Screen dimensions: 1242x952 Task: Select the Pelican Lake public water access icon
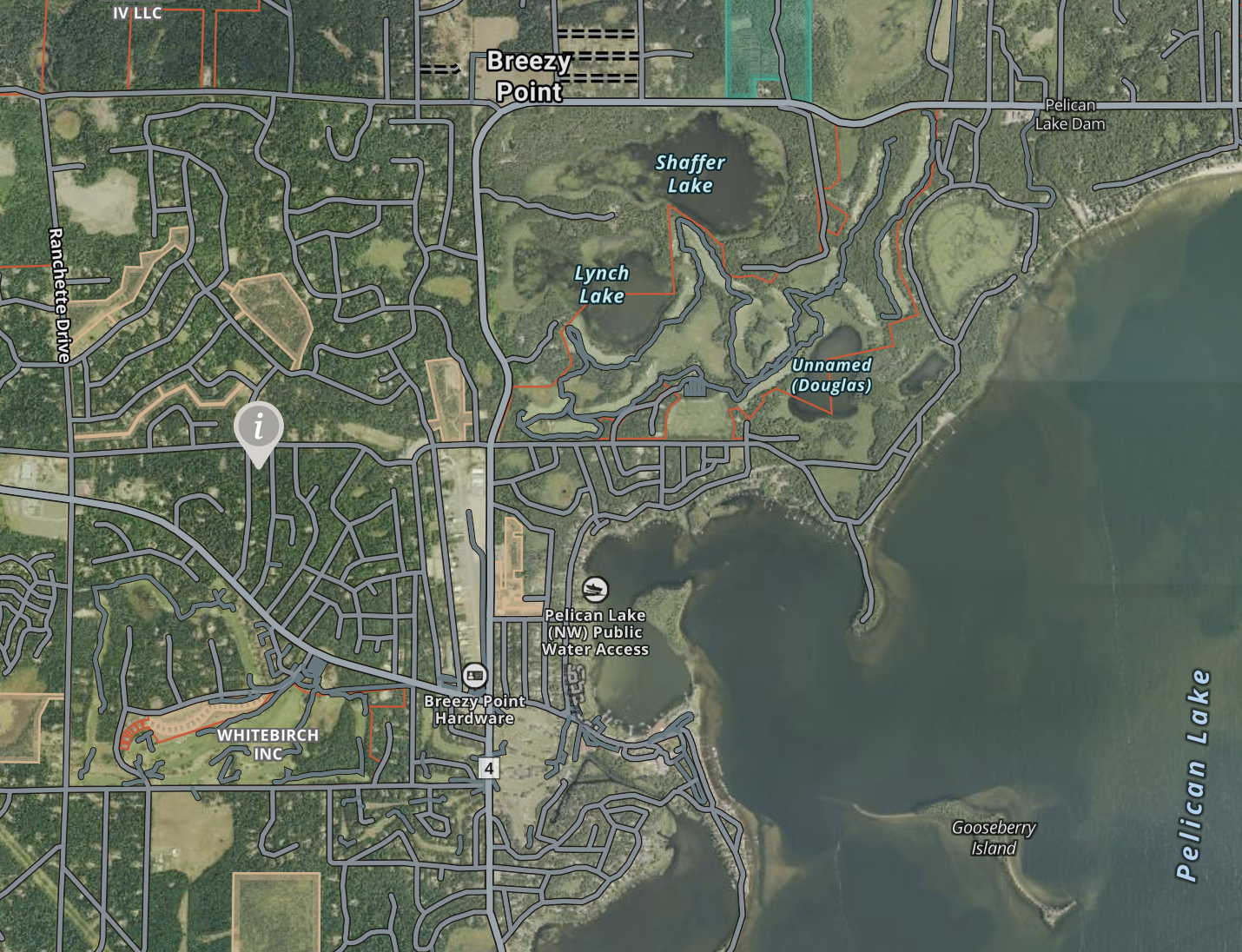[x=595, y=590]
